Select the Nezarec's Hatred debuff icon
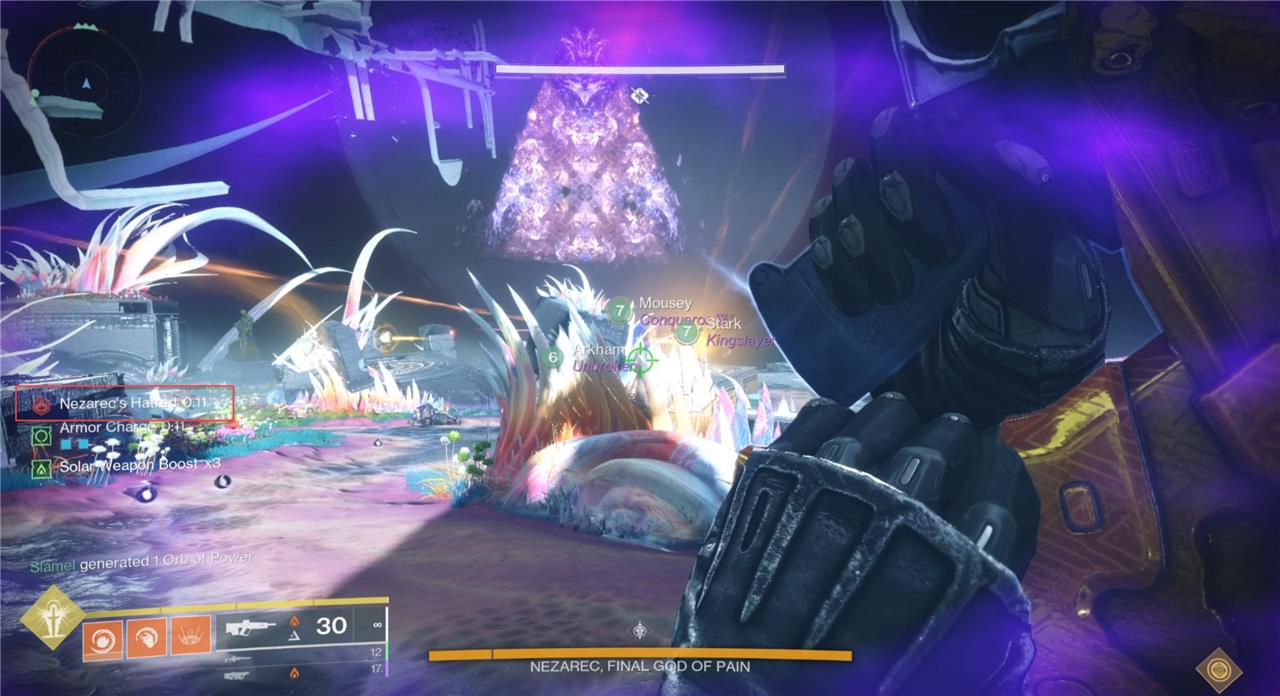The height and width of the screenshot is (696, 1280). 42,404
